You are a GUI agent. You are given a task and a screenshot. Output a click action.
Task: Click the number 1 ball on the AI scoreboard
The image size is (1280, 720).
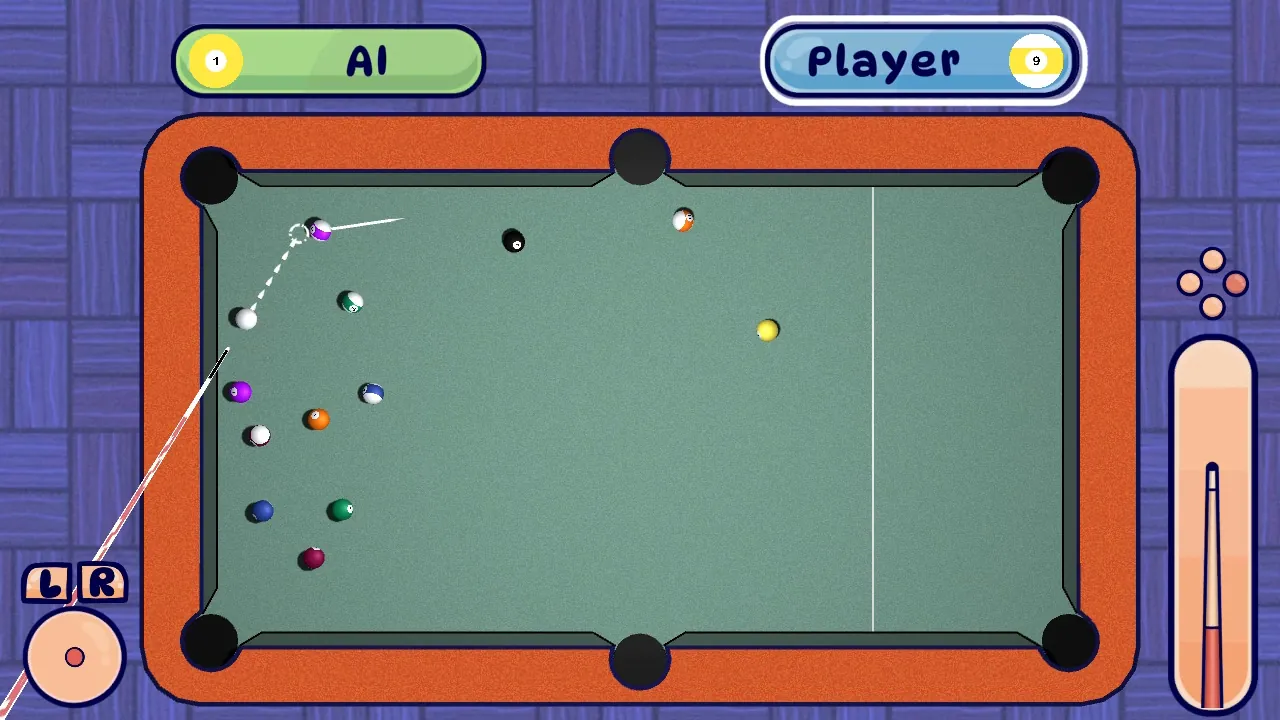[215, 60]
